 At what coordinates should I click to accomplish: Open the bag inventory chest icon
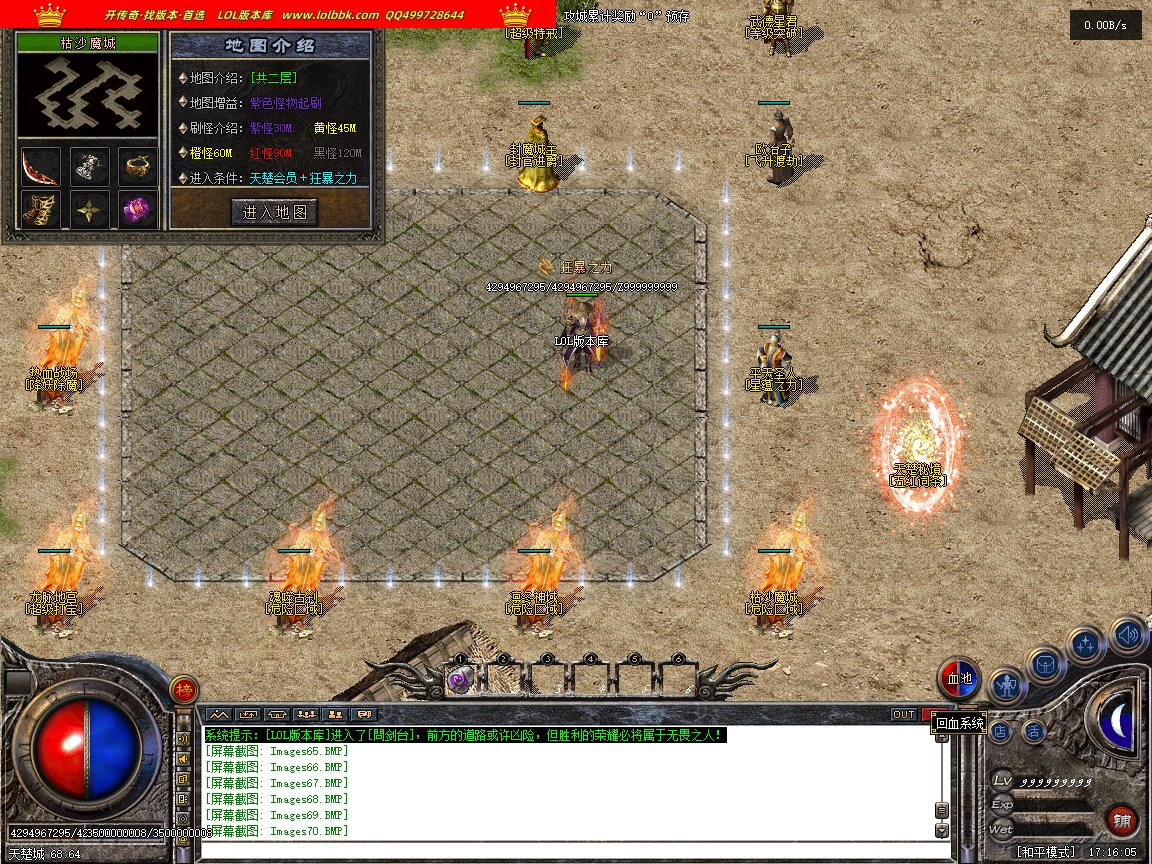click(x=1046, y=664)
